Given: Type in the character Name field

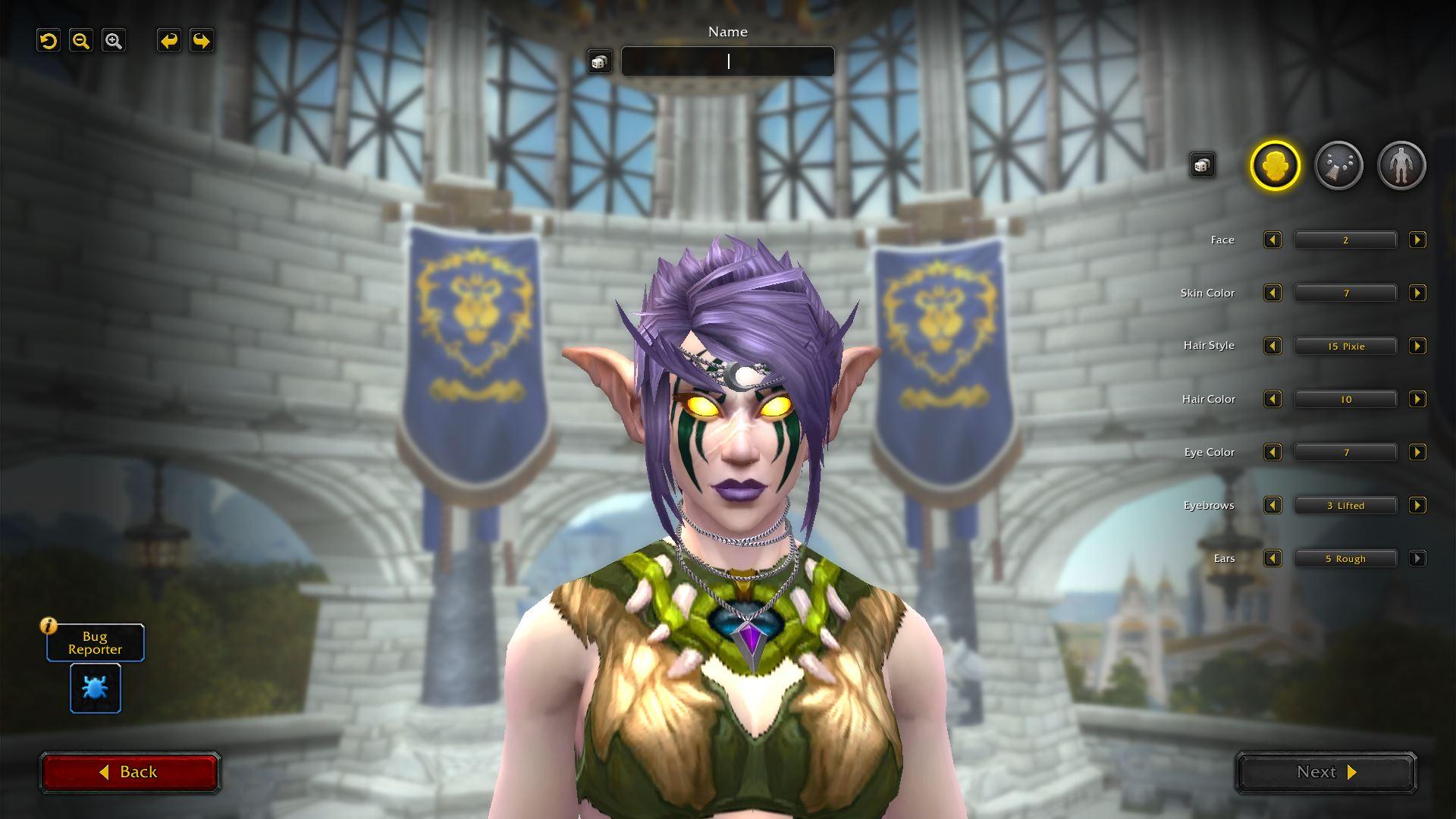Looking at the screenshot, I should coord(728,61).
